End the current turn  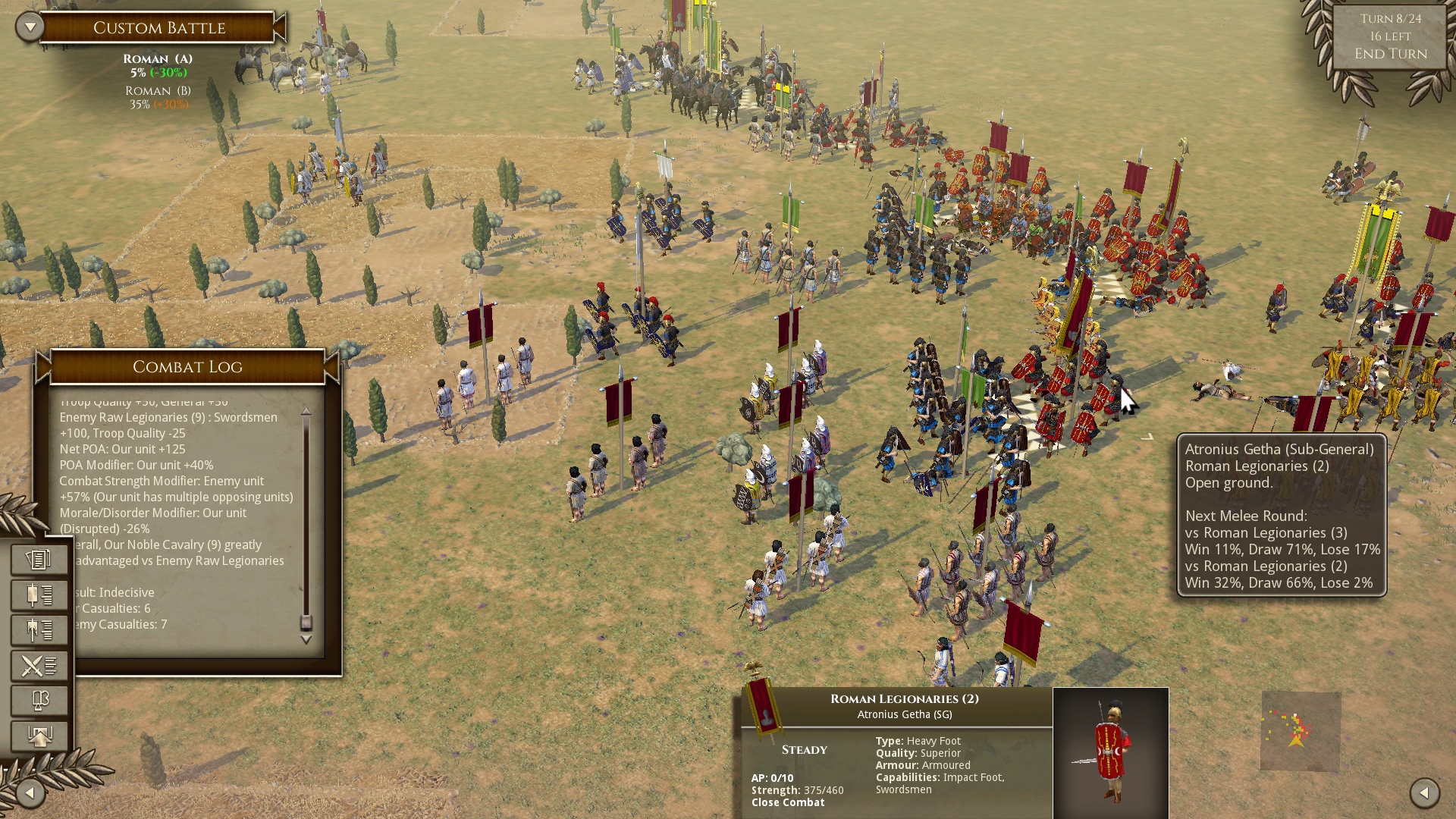coord(1390,54)
